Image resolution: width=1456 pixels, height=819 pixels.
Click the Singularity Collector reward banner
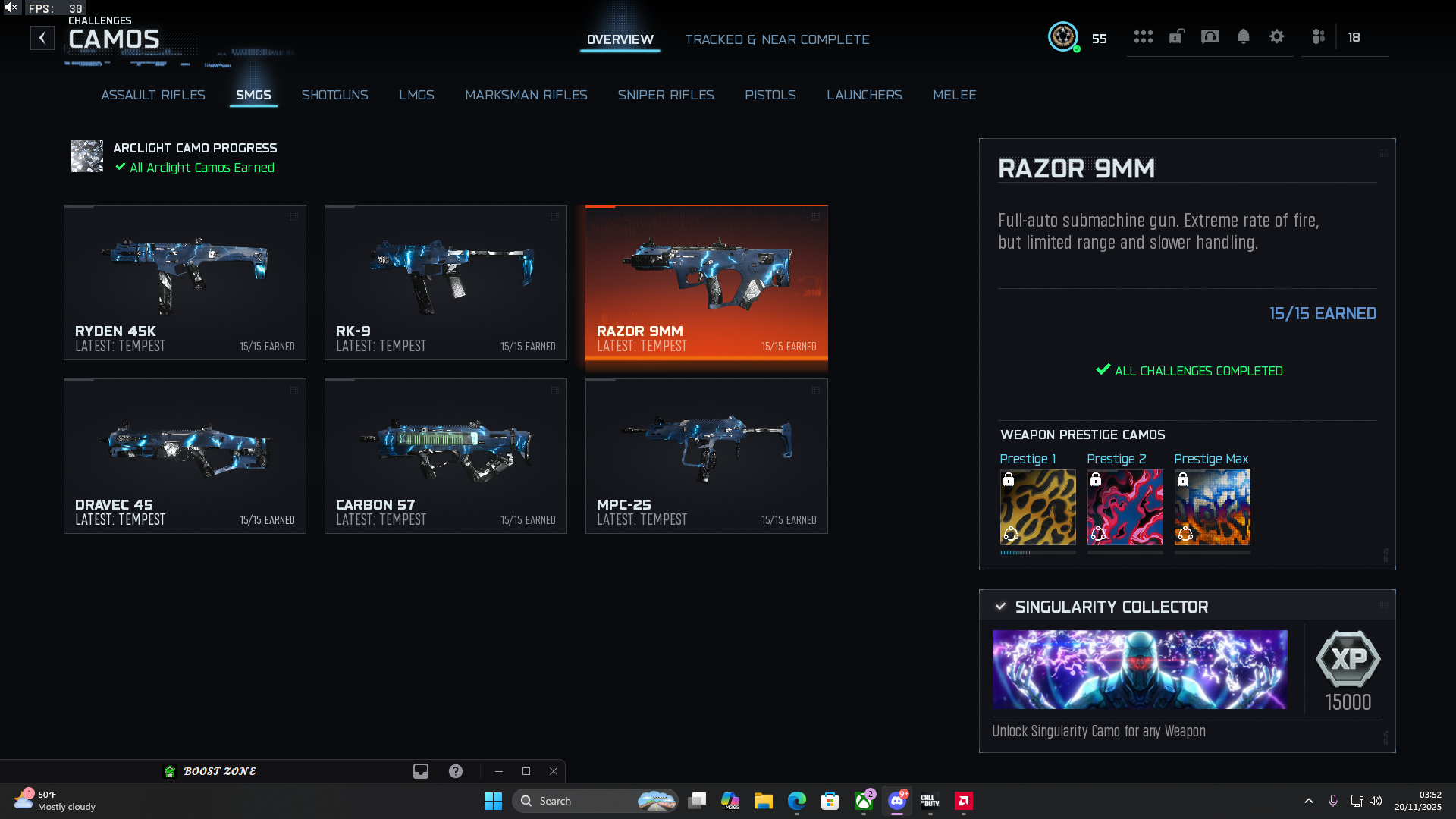[x=1141, y=670]
